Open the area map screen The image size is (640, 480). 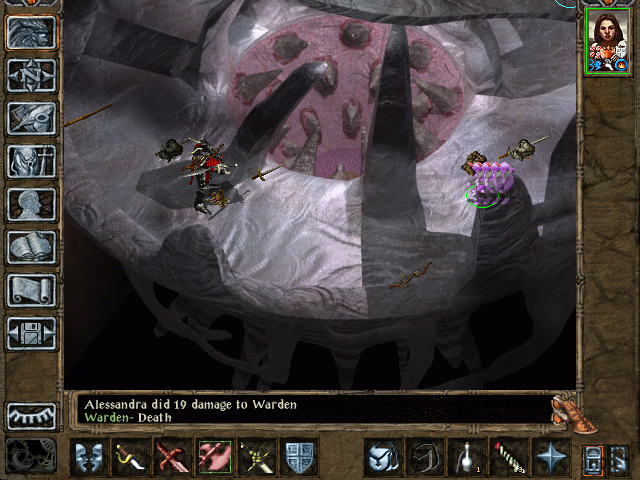point(32,76)
